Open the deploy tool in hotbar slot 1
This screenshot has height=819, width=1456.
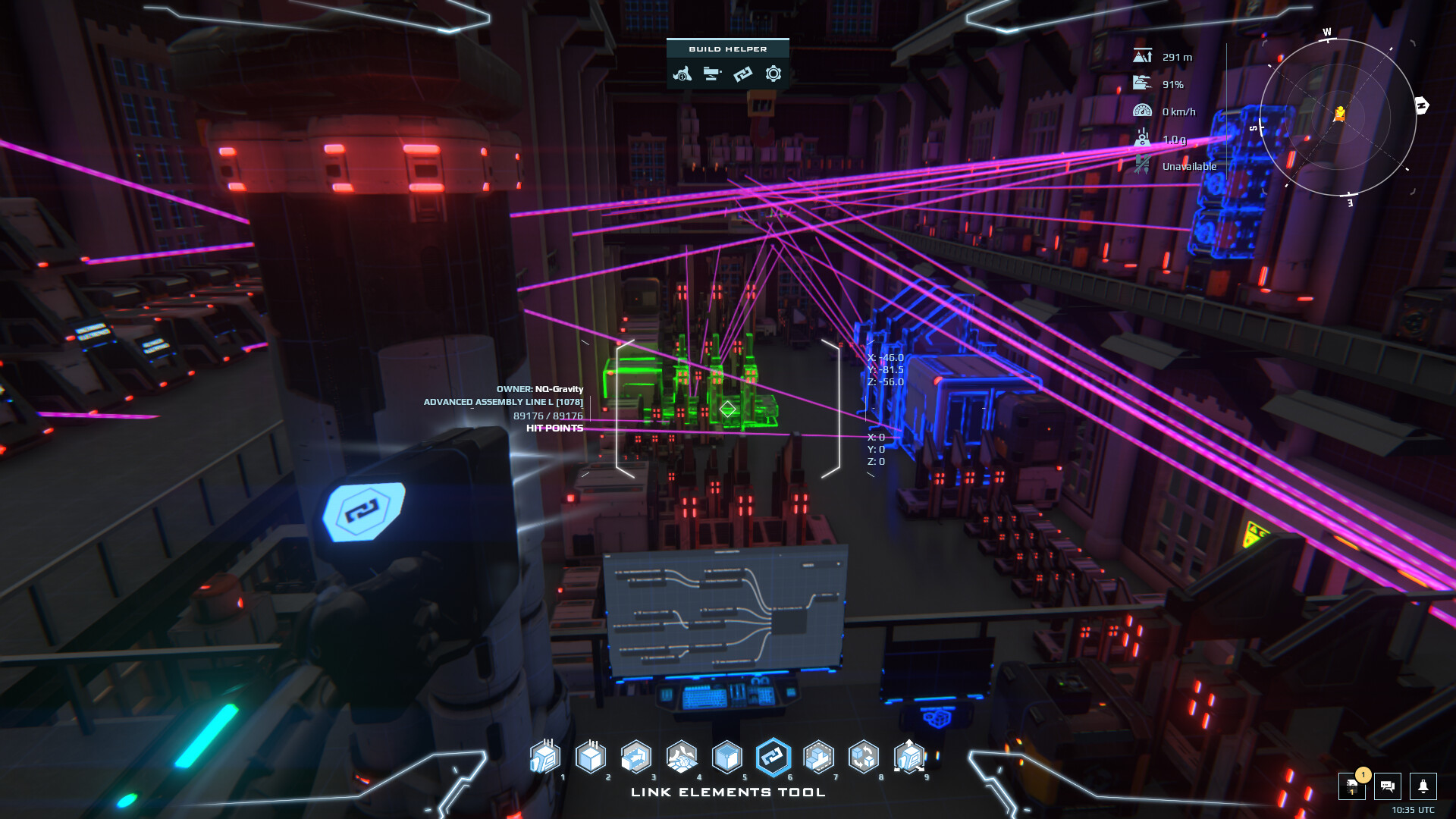545,758
